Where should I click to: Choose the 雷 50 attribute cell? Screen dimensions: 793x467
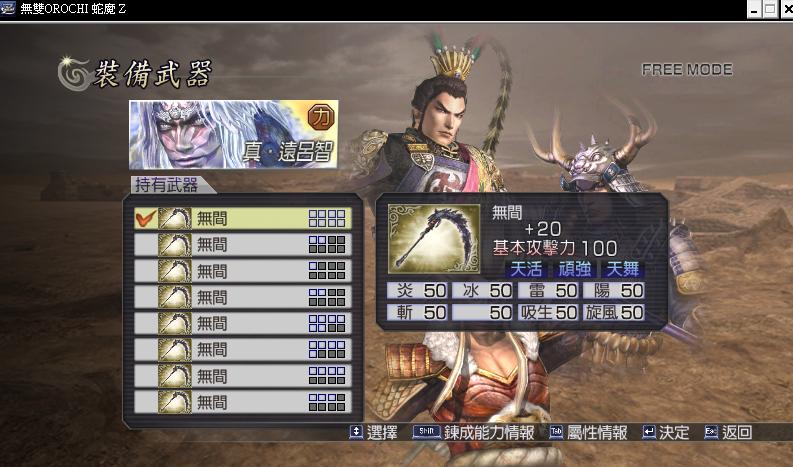548,291
